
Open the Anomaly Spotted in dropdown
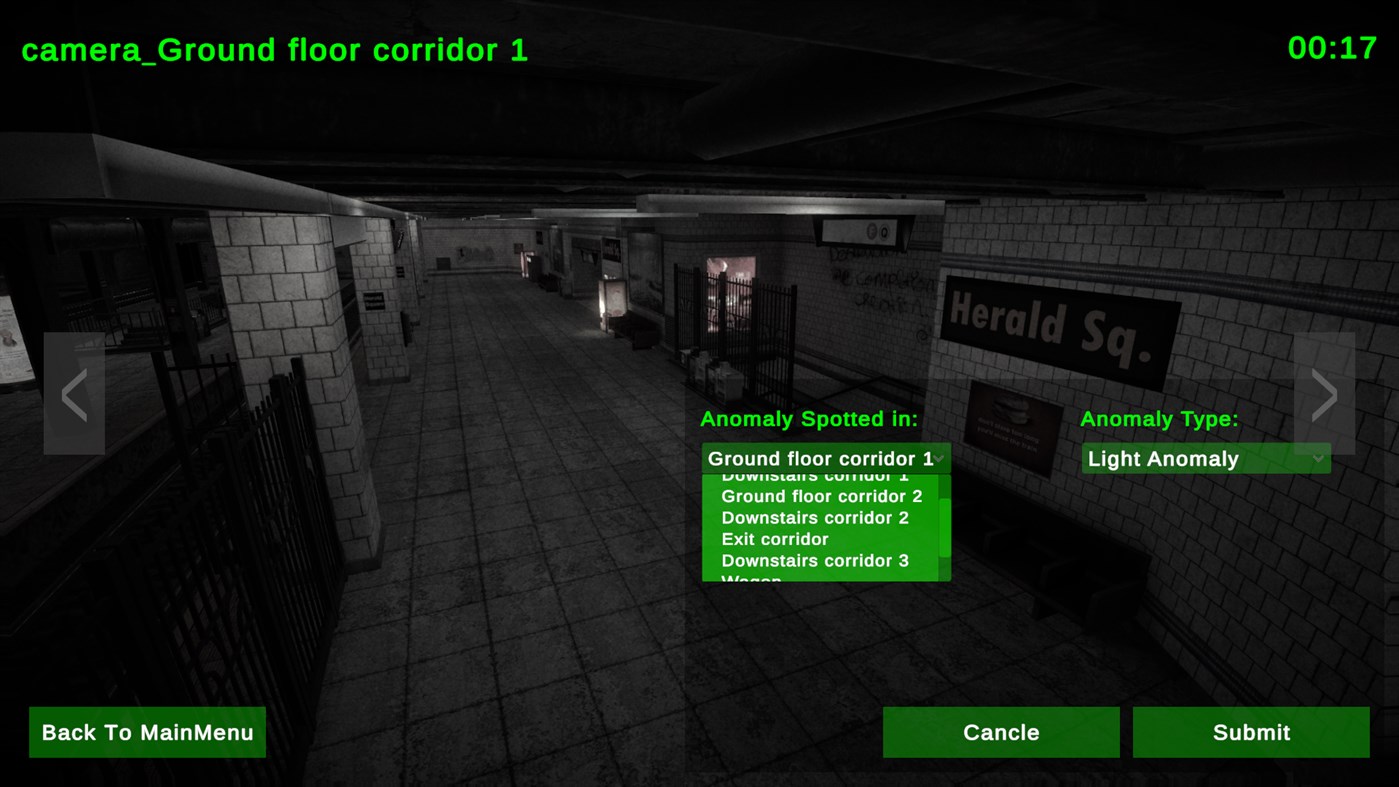[x=825, y=458]
